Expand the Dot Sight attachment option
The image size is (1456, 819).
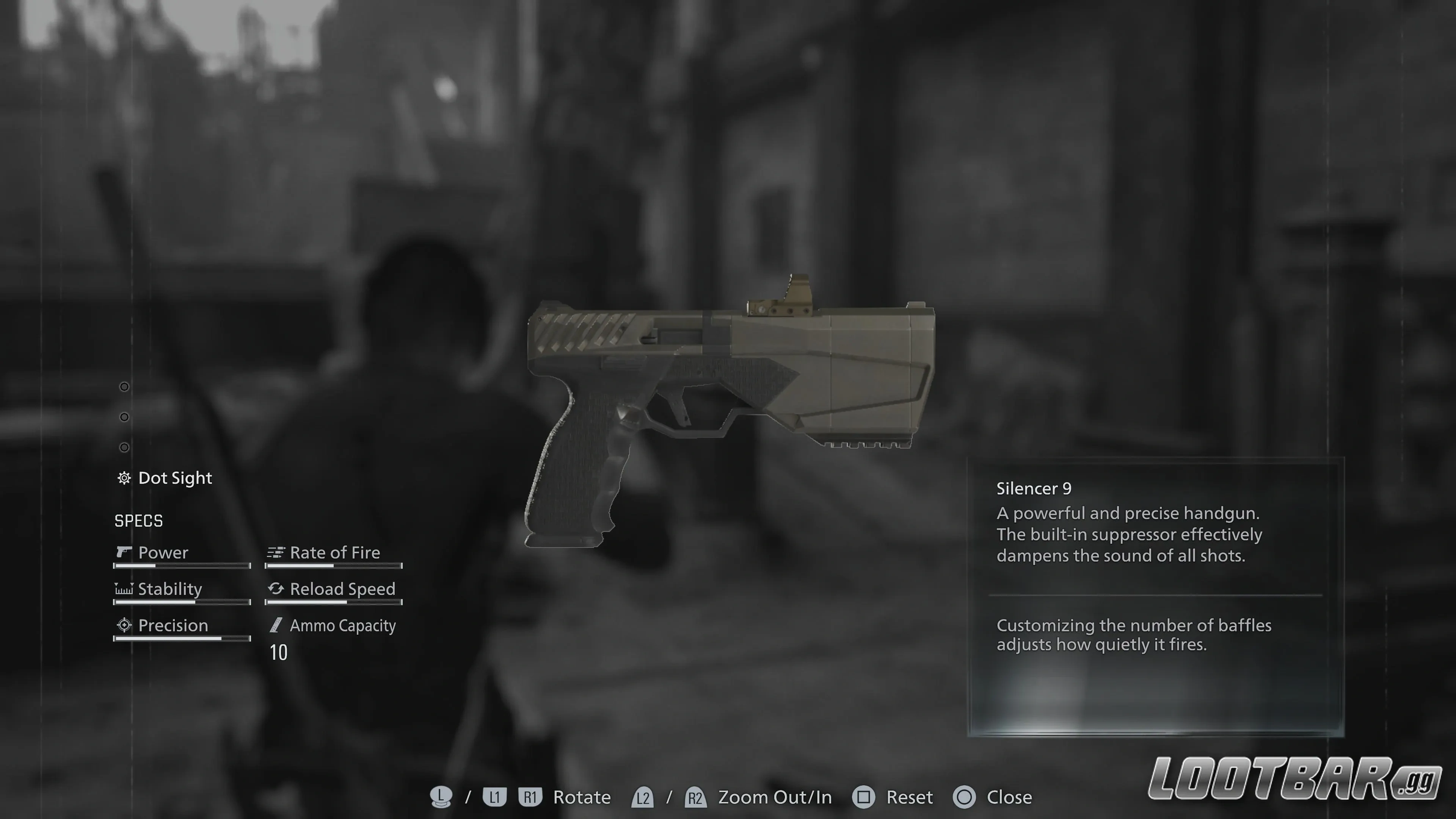(x=175, y=478)
